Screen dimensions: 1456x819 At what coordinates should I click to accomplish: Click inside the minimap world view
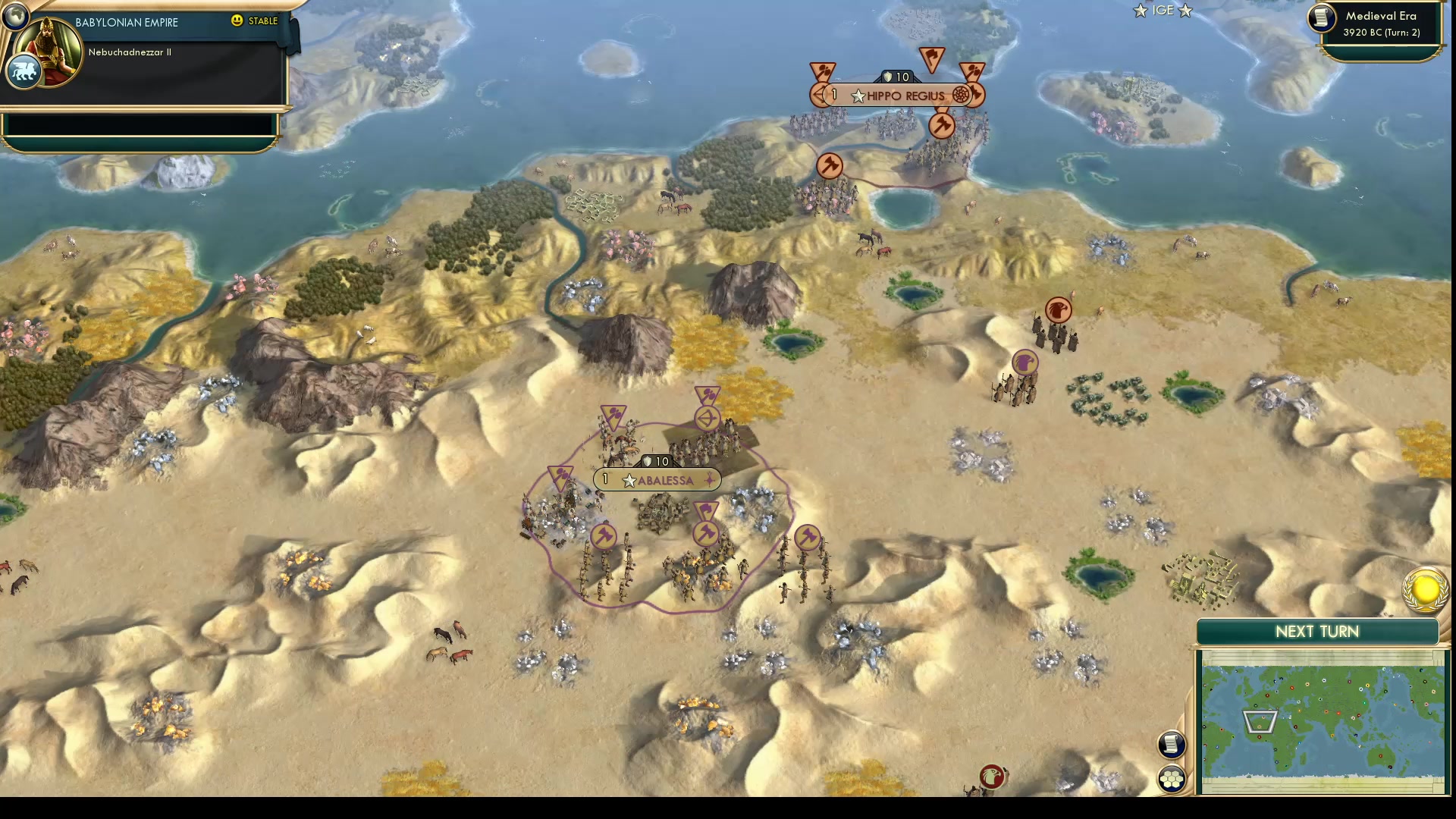[x=1319, y=720]
